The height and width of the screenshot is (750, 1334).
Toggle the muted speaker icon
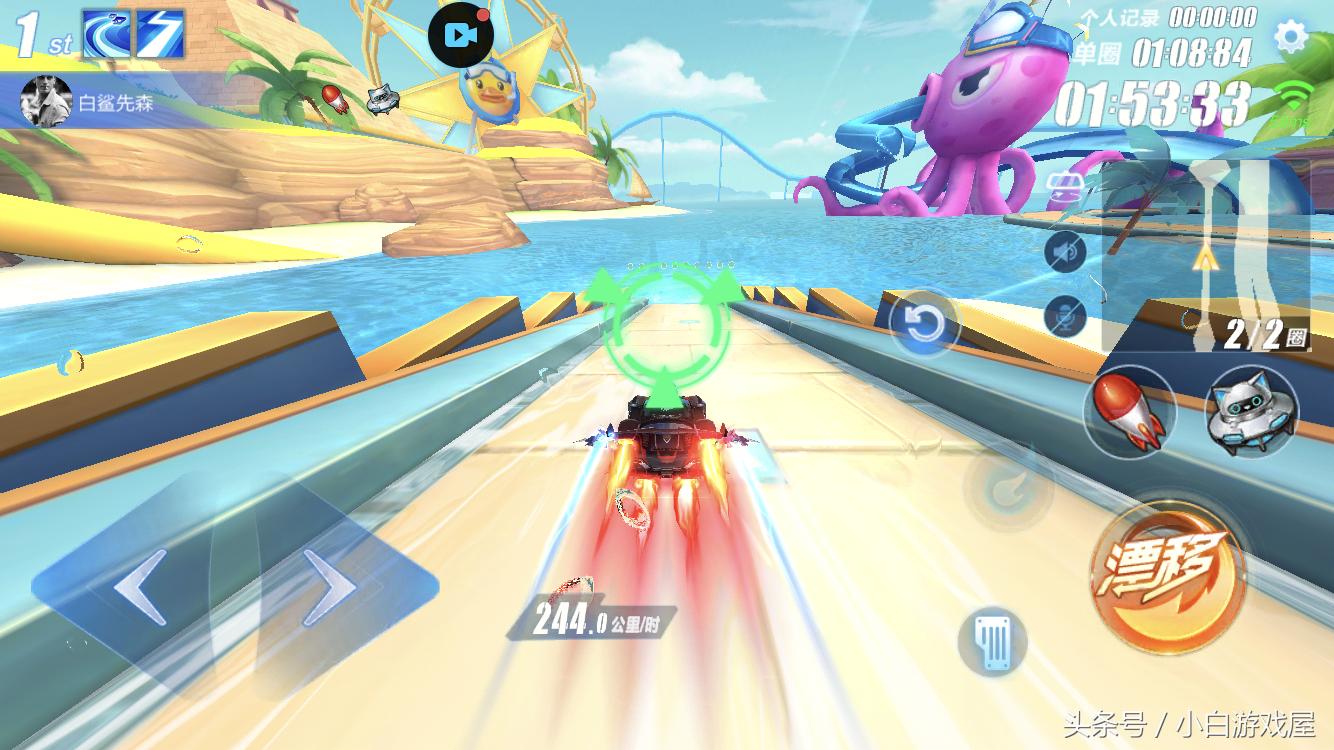pyautogui.click(x=1065, y=252)
